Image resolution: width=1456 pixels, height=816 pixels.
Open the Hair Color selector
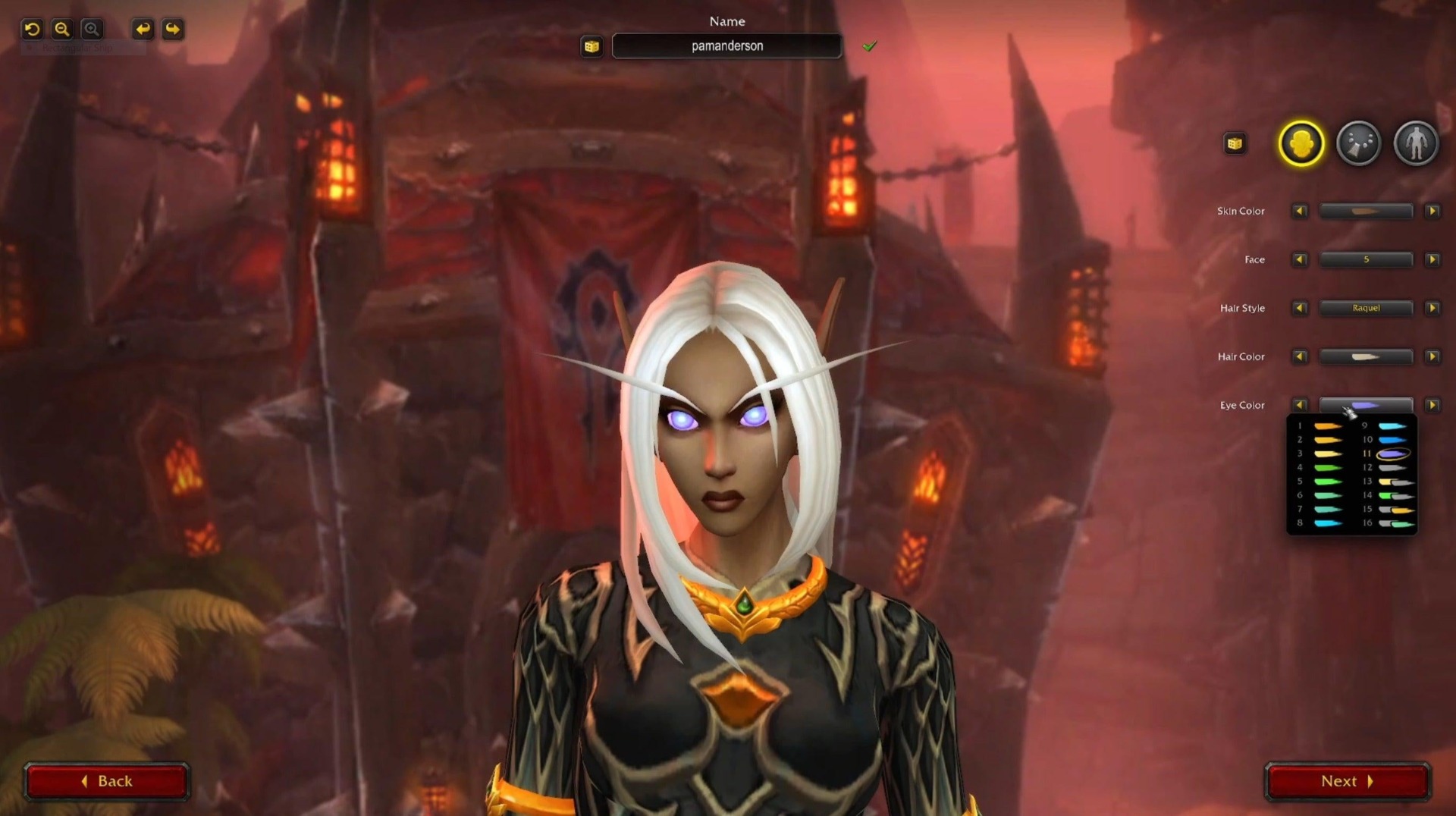coord(1366,356)
